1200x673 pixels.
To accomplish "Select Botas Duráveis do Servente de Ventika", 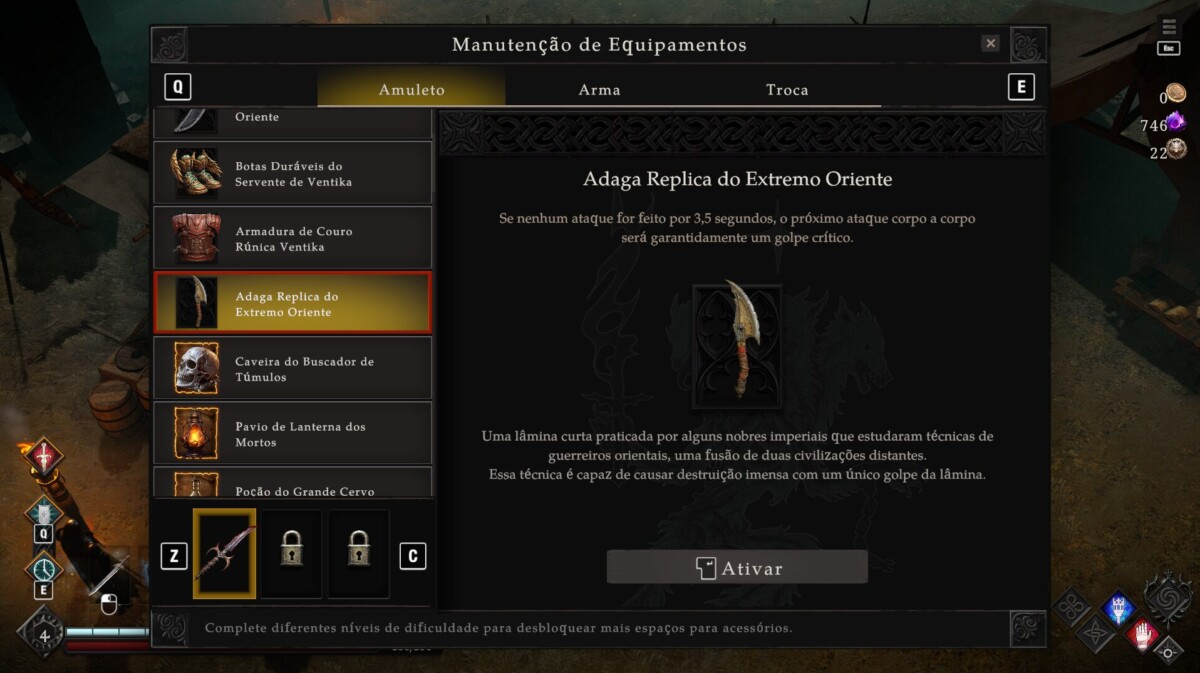I will [x=292, y=174].
